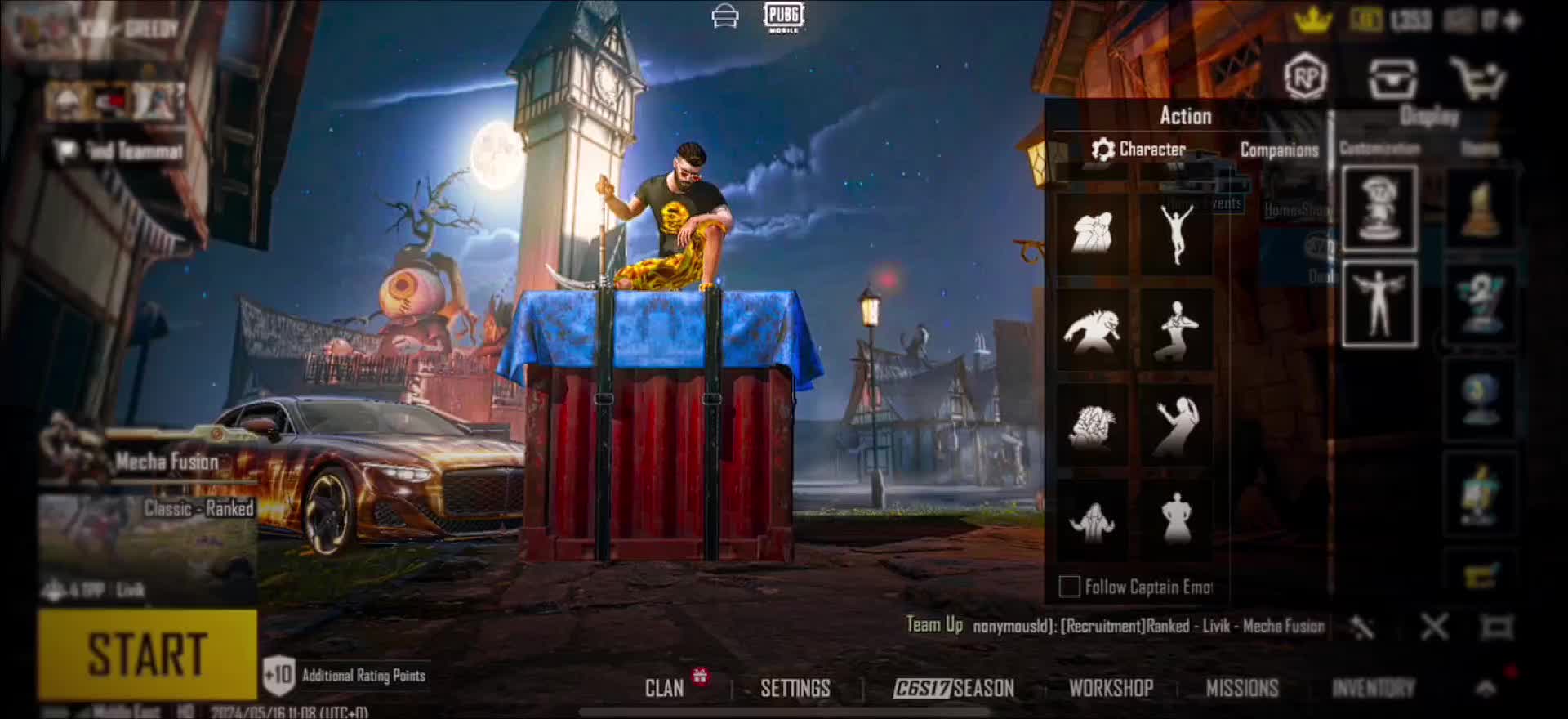This screenshot has width=1568, height=719.
Task: Open the treasure crate icon
Action: (1392, 78)
